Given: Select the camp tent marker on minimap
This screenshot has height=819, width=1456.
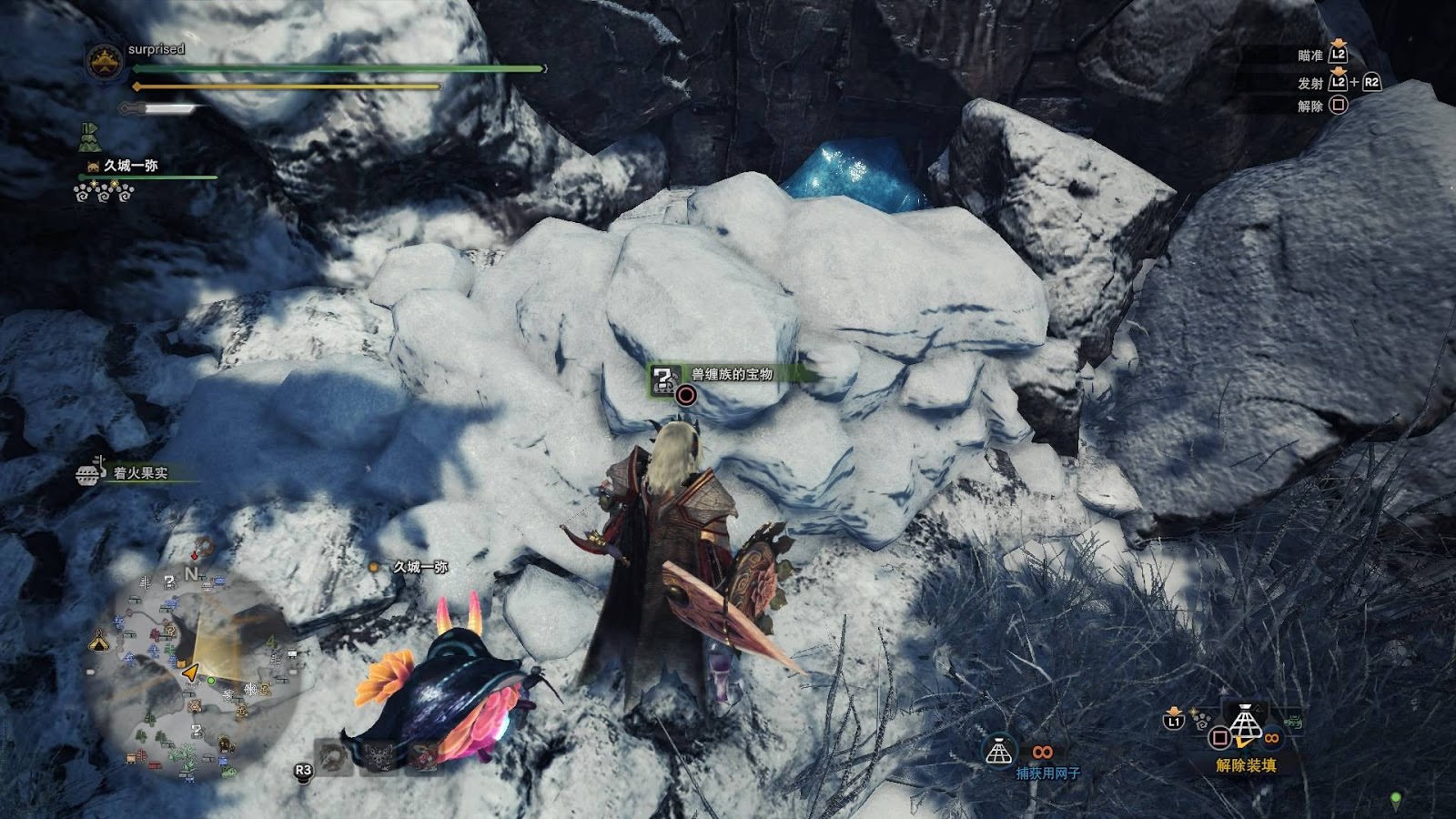Looking at the screenshot, I should pos(99,642).
